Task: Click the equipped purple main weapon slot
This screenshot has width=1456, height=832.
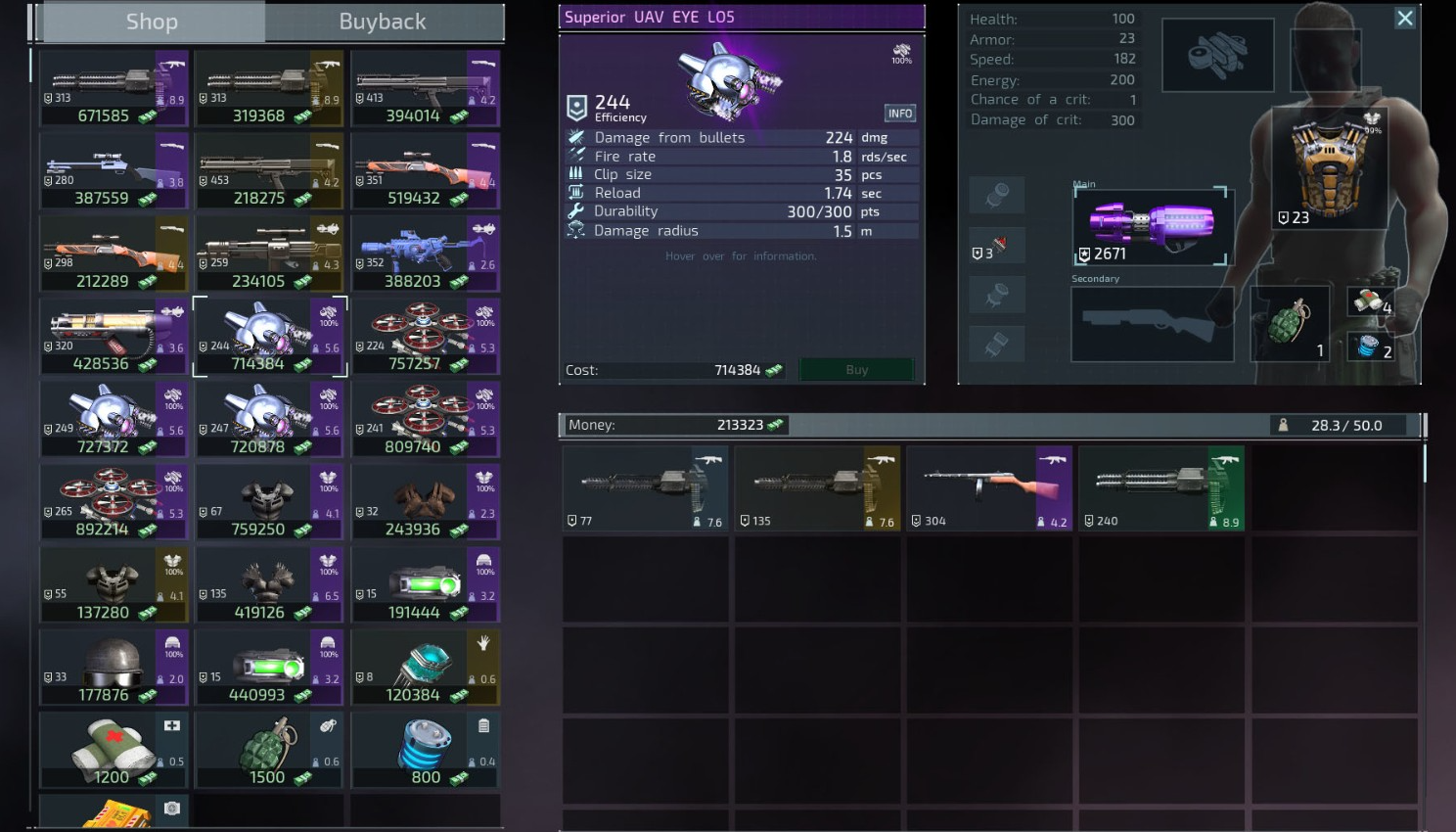Action: 1152,226
